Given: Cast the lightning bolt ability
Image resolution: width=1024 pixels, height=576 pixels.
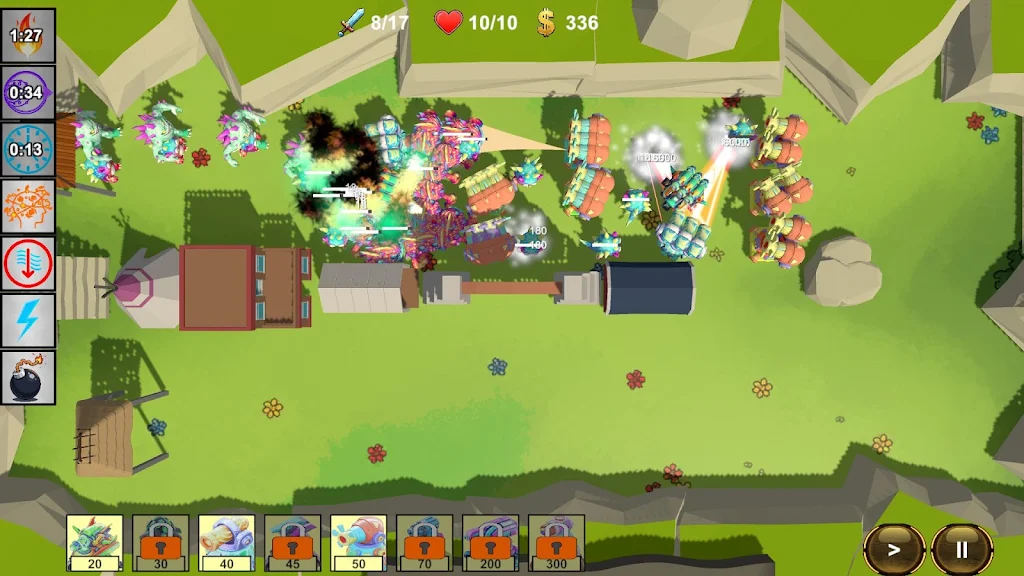Looking at the screenshot, I should [28, 321].
